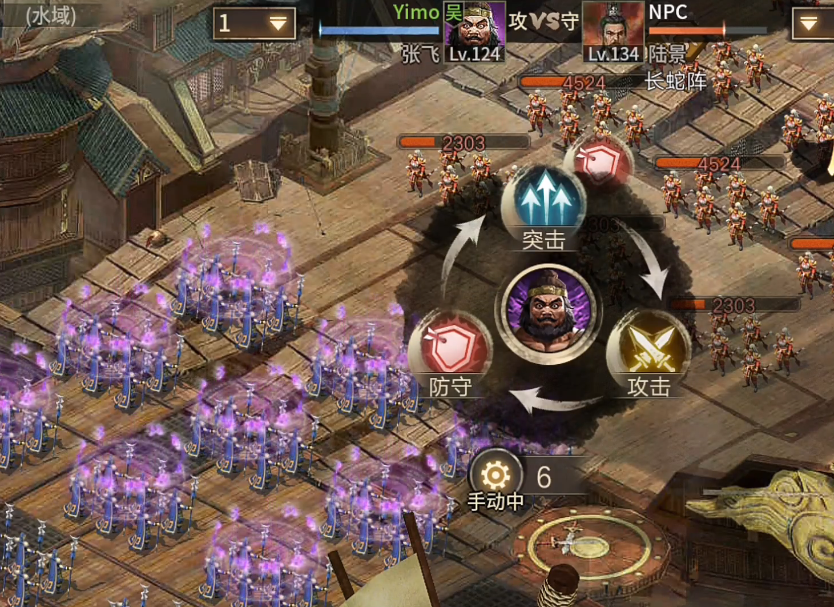The height and width of the screenshot is (607, 834).
Task: Toggle the 手动中 manual mode gear
Action: [496, 477]
